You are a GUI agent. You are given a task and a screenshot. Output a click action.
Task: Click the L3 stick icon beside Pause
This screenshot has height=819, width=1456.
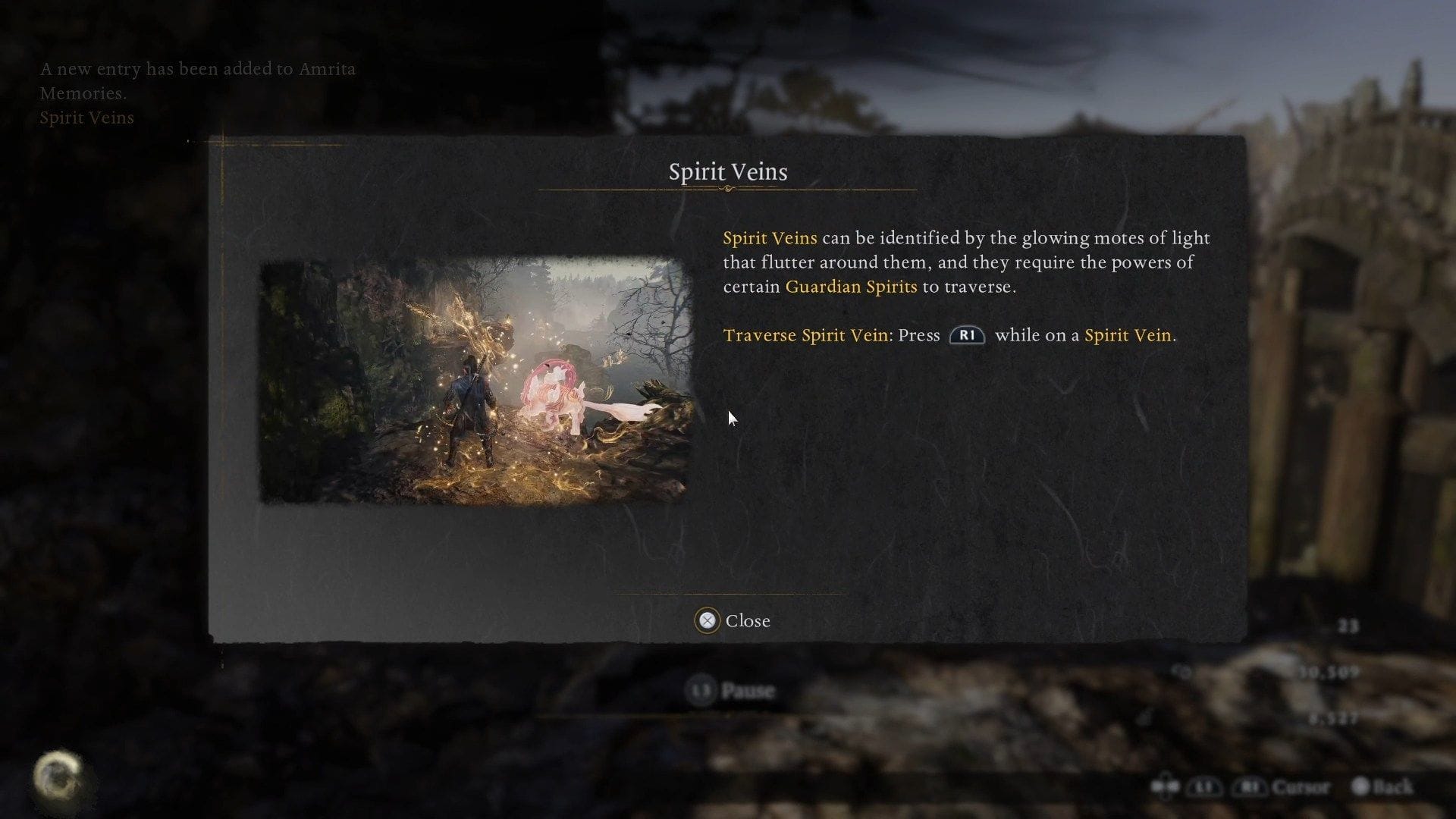[701, 691]
